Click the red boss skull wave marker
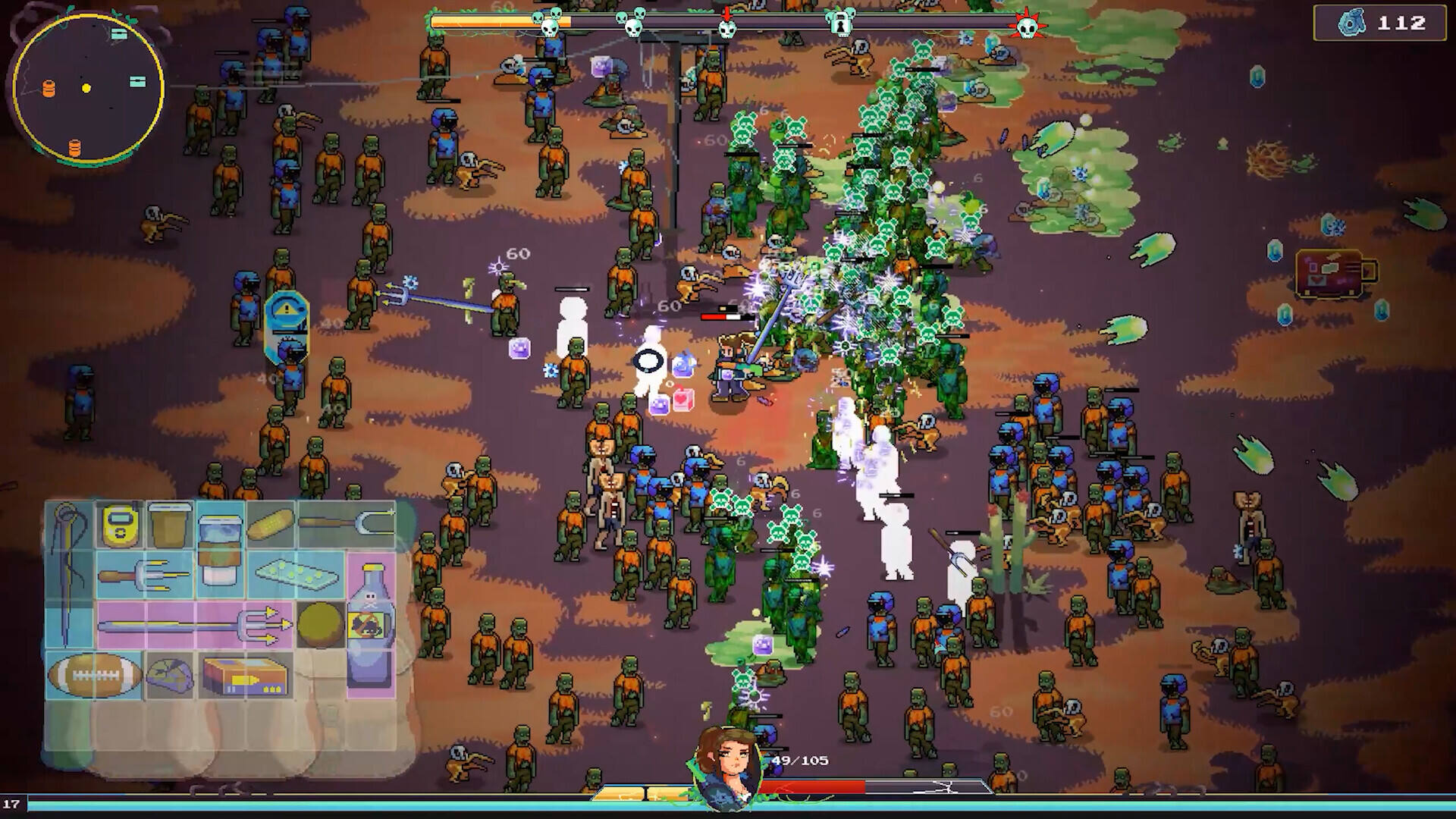This screenshot has height=819, width=1456. 1027,27
